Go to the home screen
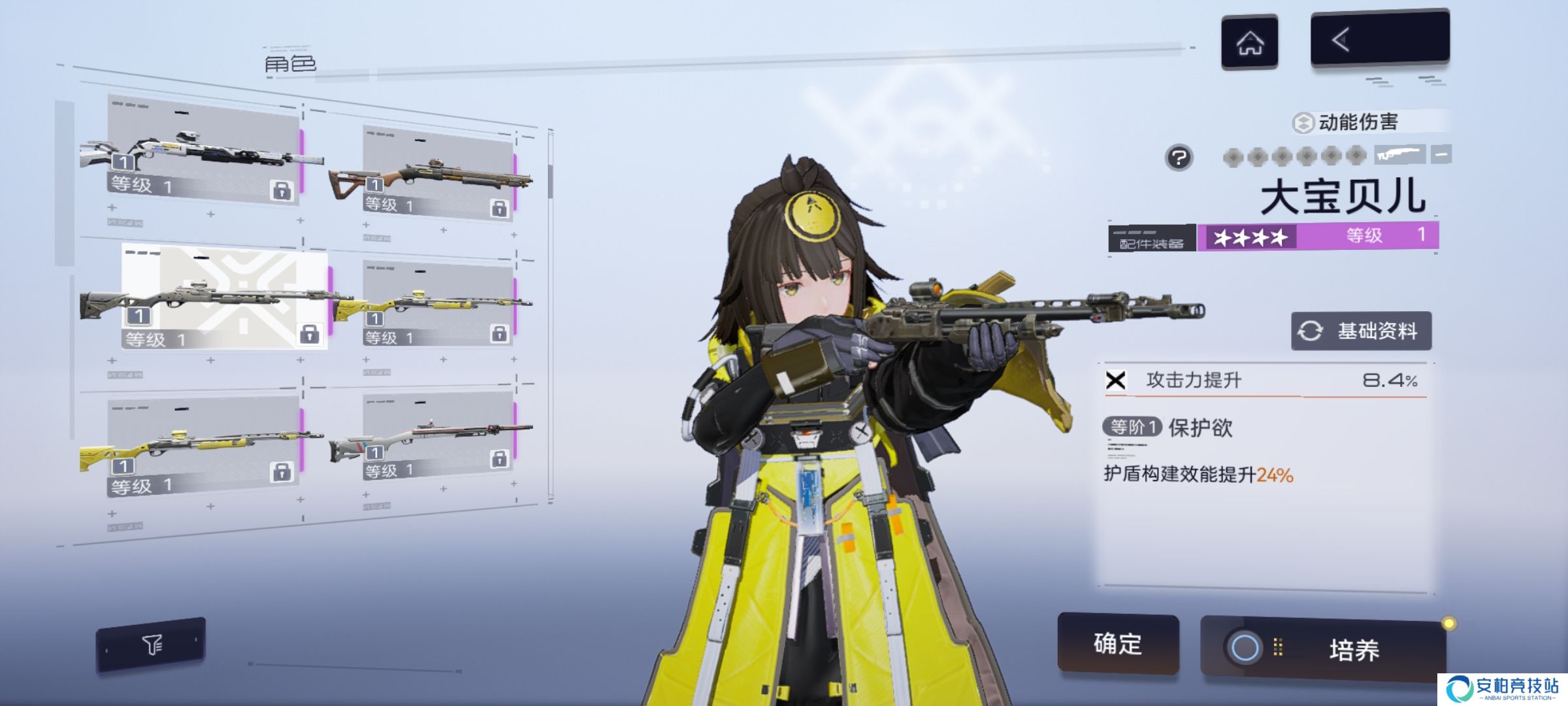The height and width of the screenshot is (706, 1568). point(1249,42)
